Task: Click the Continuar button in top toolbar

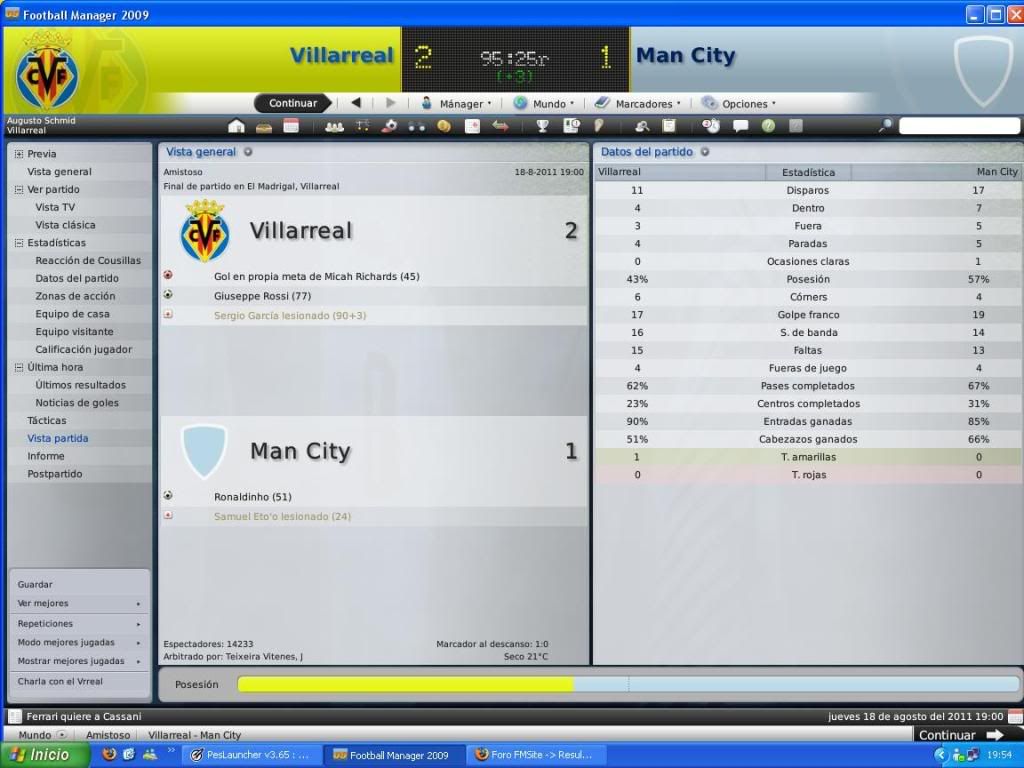Action: tap(292, 103)
